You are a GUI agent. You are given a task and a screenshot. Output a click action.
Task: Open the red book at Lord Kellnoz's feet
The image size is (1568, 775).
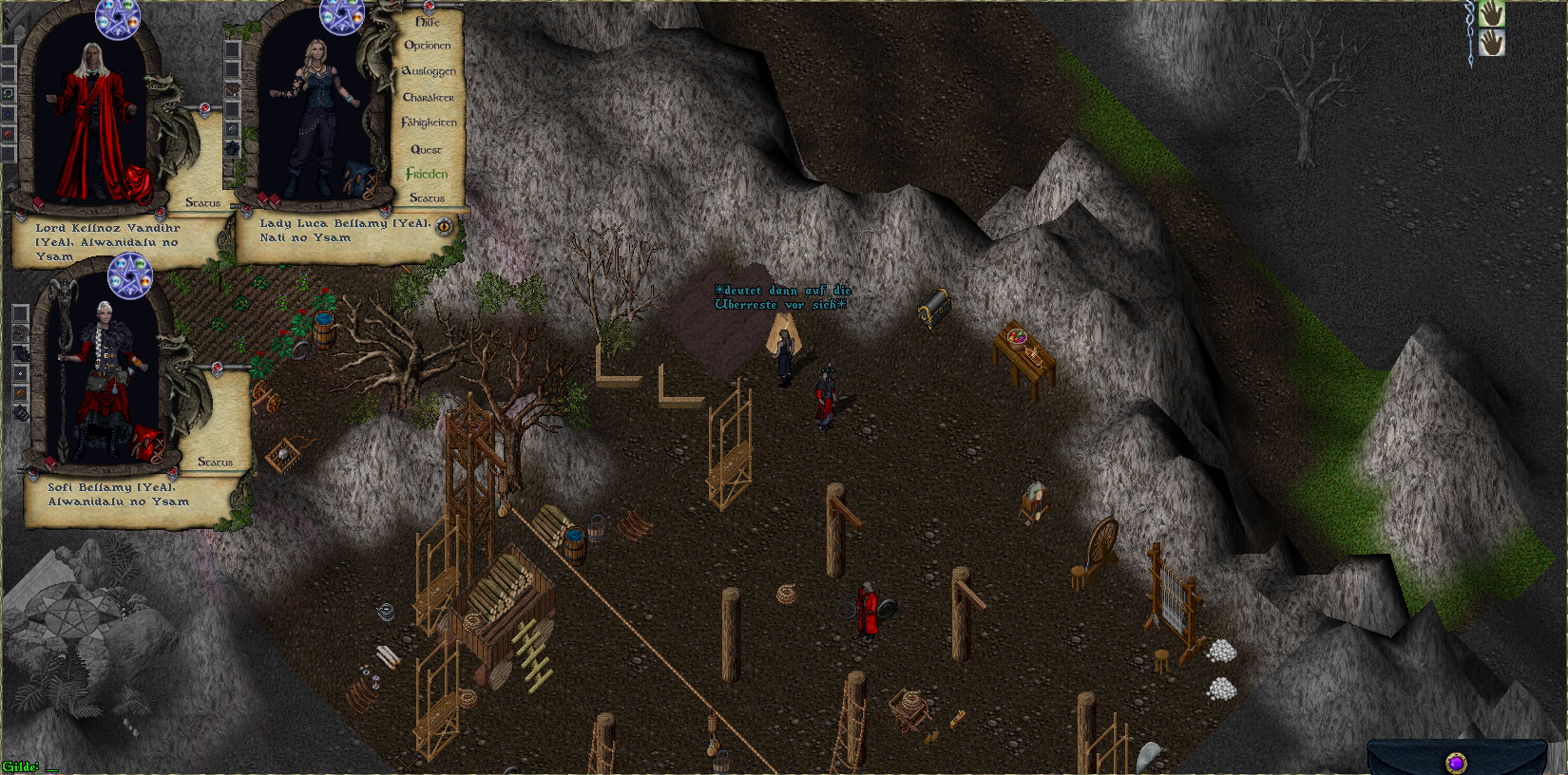tap(38, 203)
